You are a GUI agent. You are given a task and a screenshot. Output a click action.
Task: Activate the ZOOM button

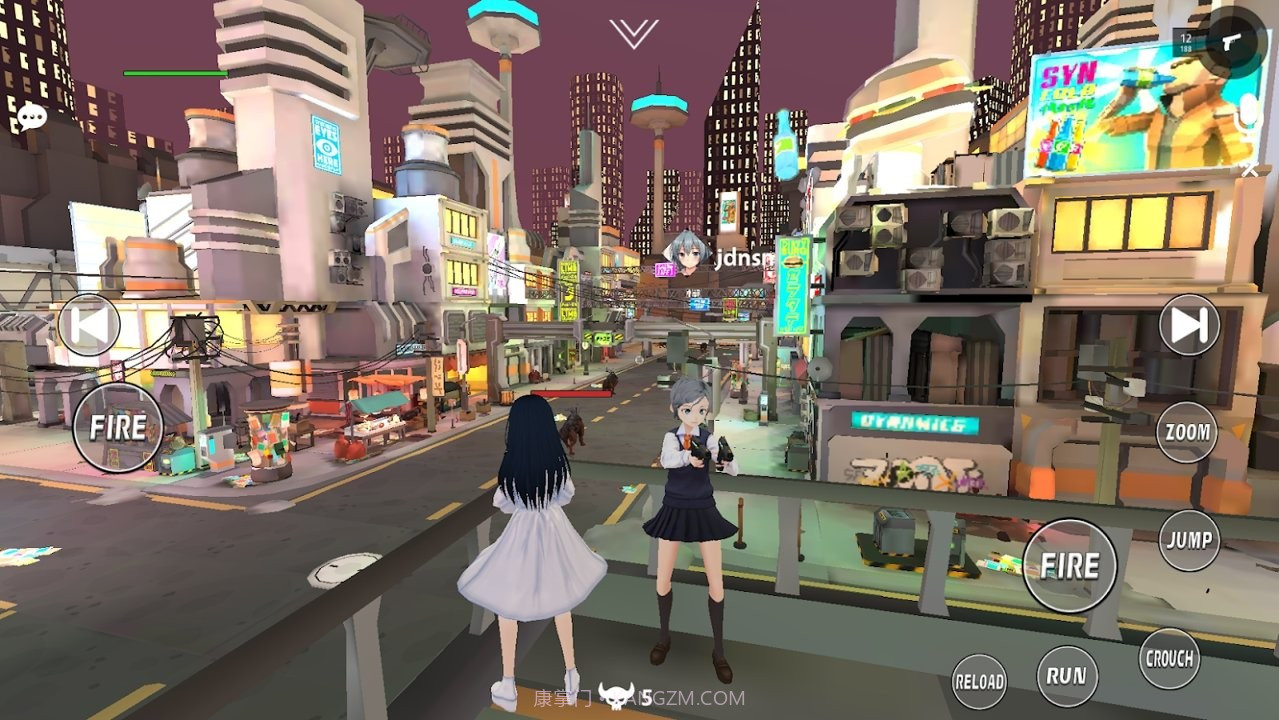tap(1188, 433)
